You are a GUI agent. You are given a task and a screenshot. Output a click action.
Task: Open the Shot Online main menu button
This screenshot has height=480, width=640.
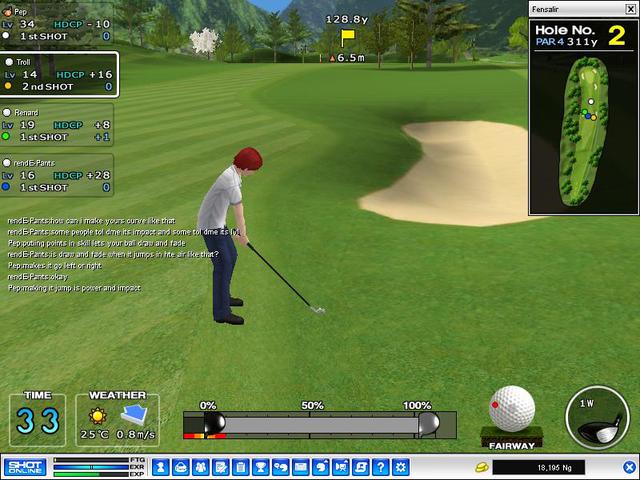[24, 467]
